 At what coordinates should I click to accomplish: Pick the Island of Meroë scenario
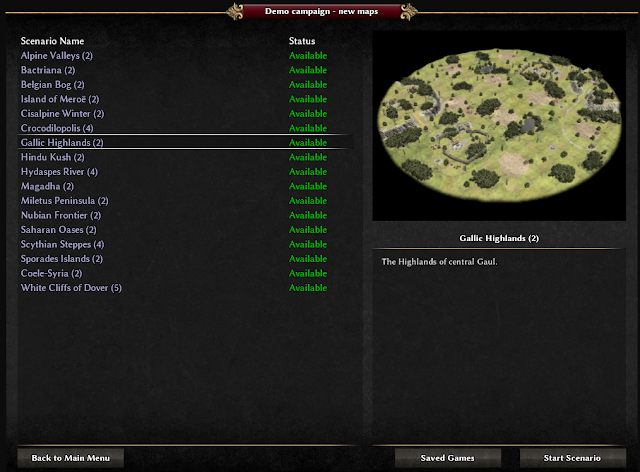coord(60,99)
